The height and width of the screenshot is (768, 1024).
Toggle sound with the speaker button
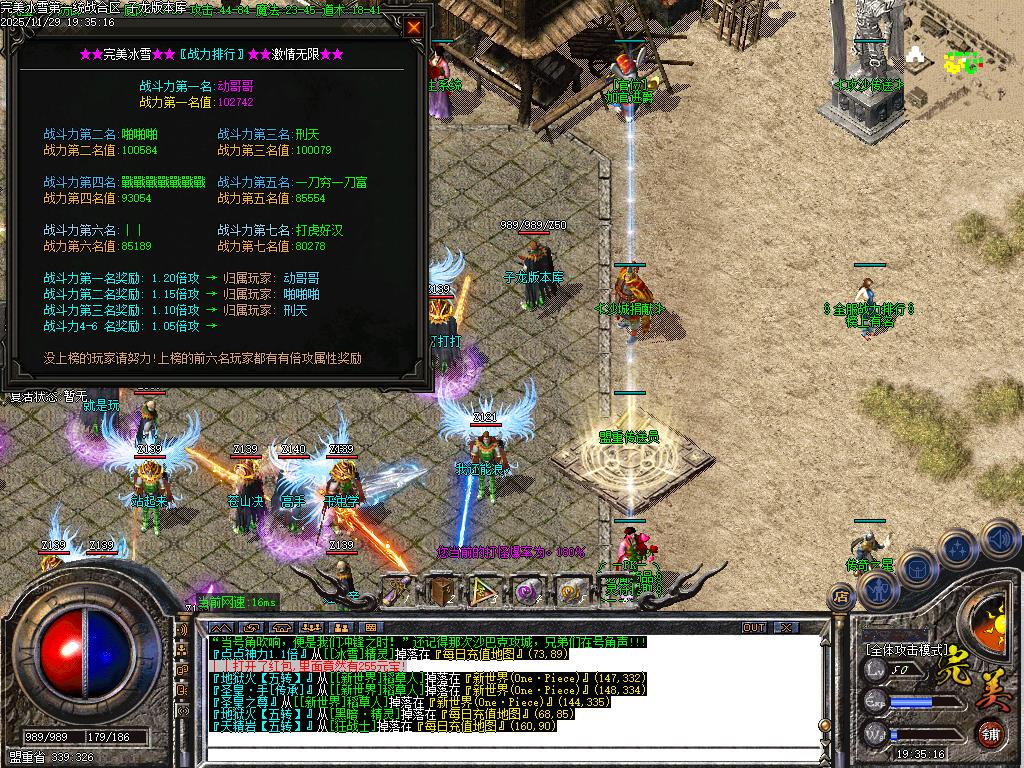tap(998, 539)
